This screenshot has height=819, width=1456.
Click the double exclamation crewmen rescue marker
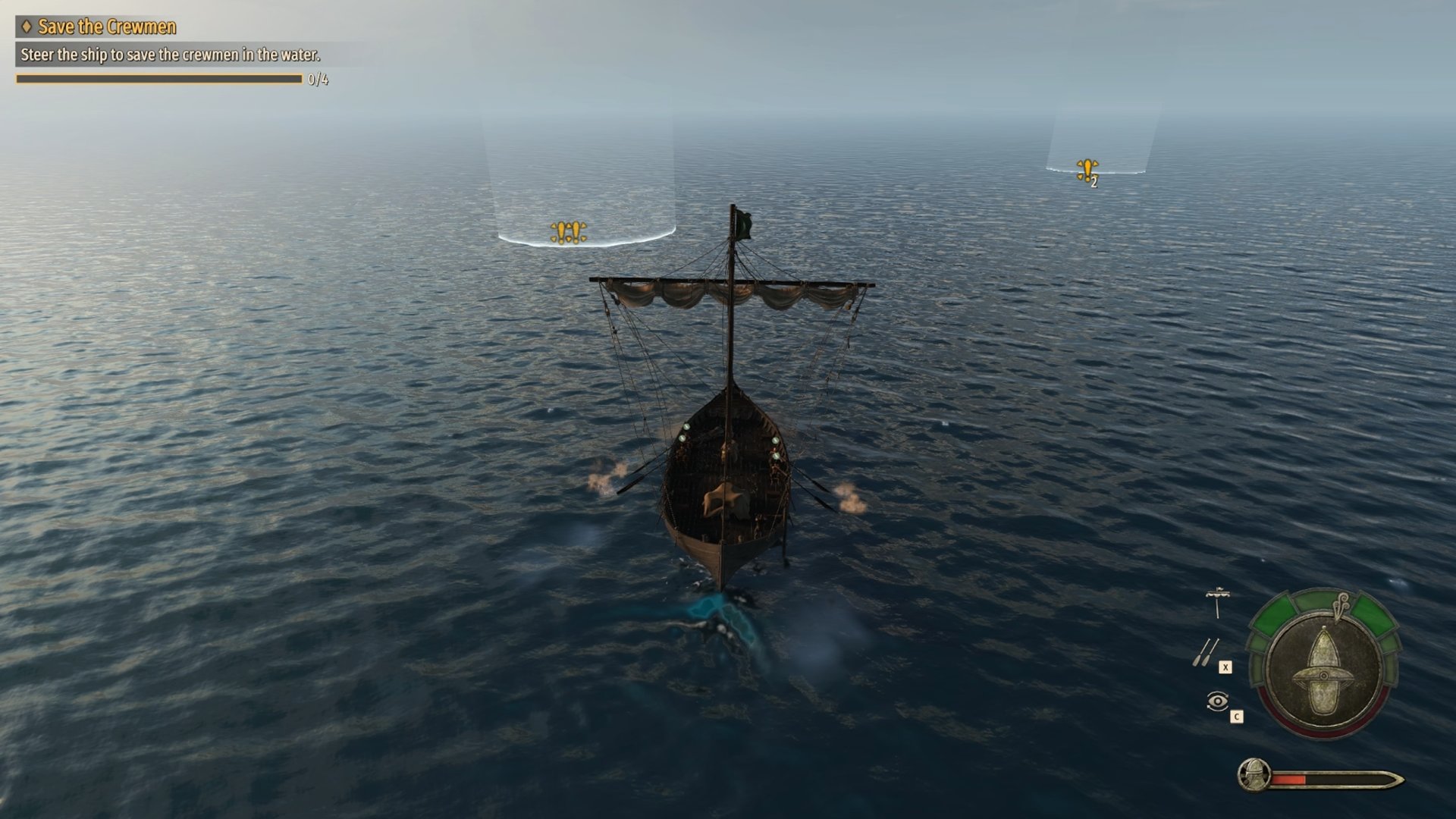pyautogui.click(x=568, y=232)
